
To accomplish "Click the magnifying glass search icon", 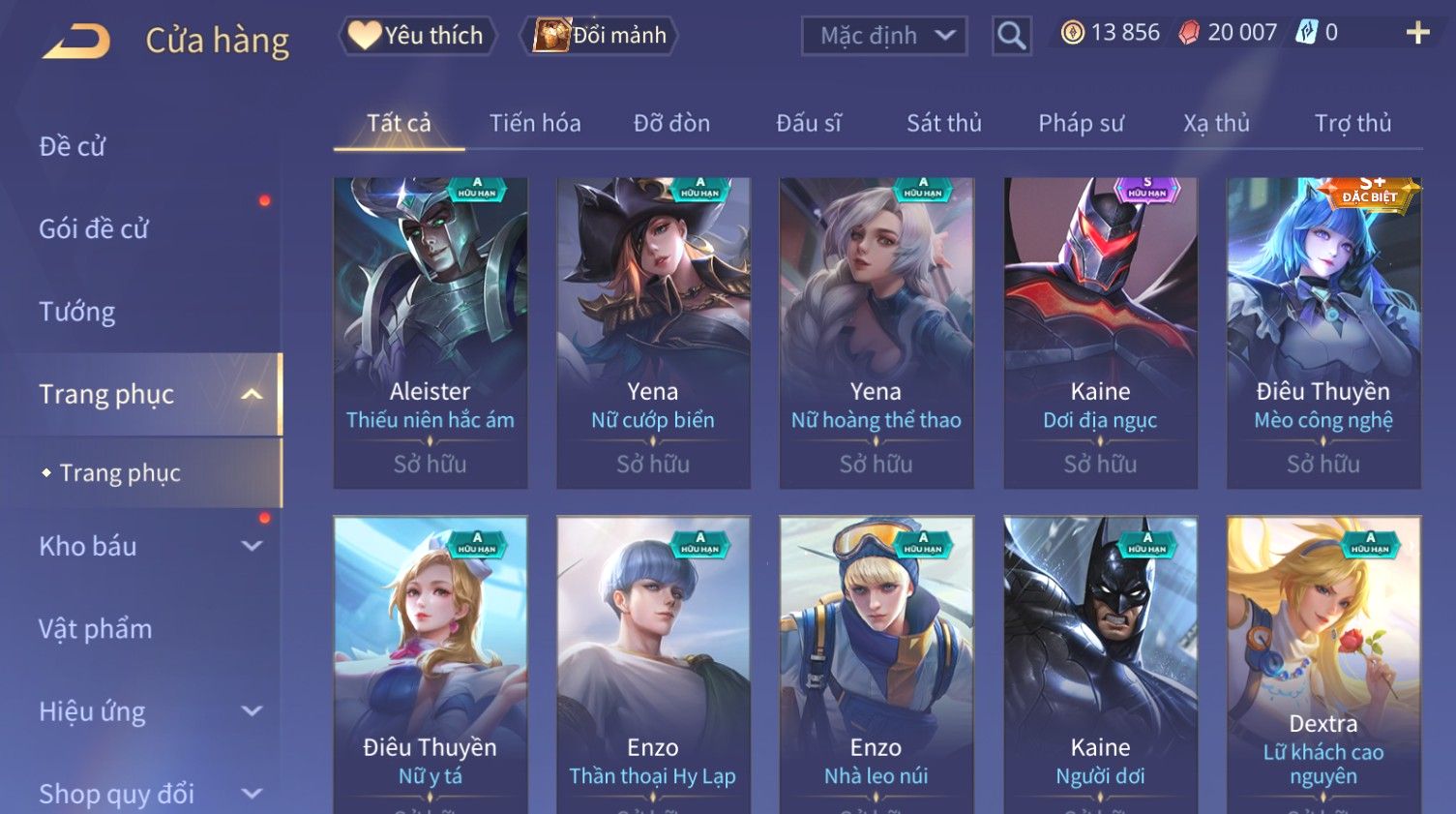I will tap(1011, 36).
